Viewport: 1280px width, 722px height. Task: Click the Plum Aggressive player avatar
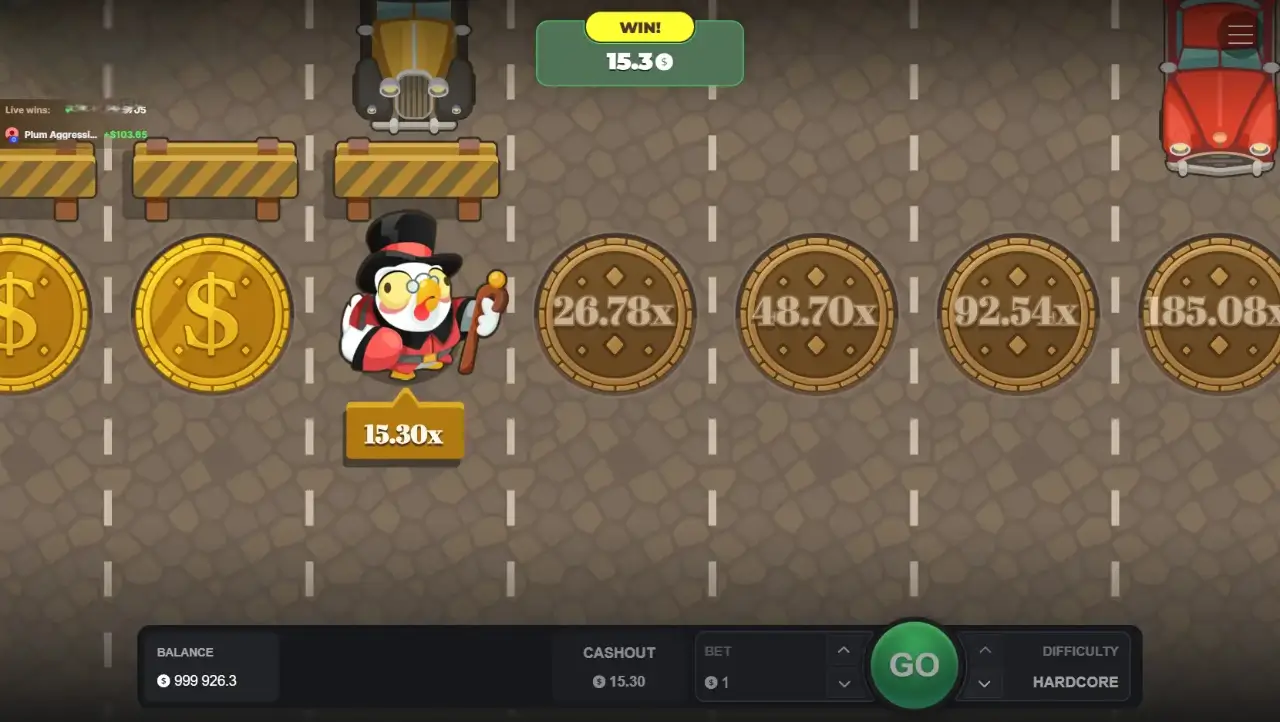10,135
